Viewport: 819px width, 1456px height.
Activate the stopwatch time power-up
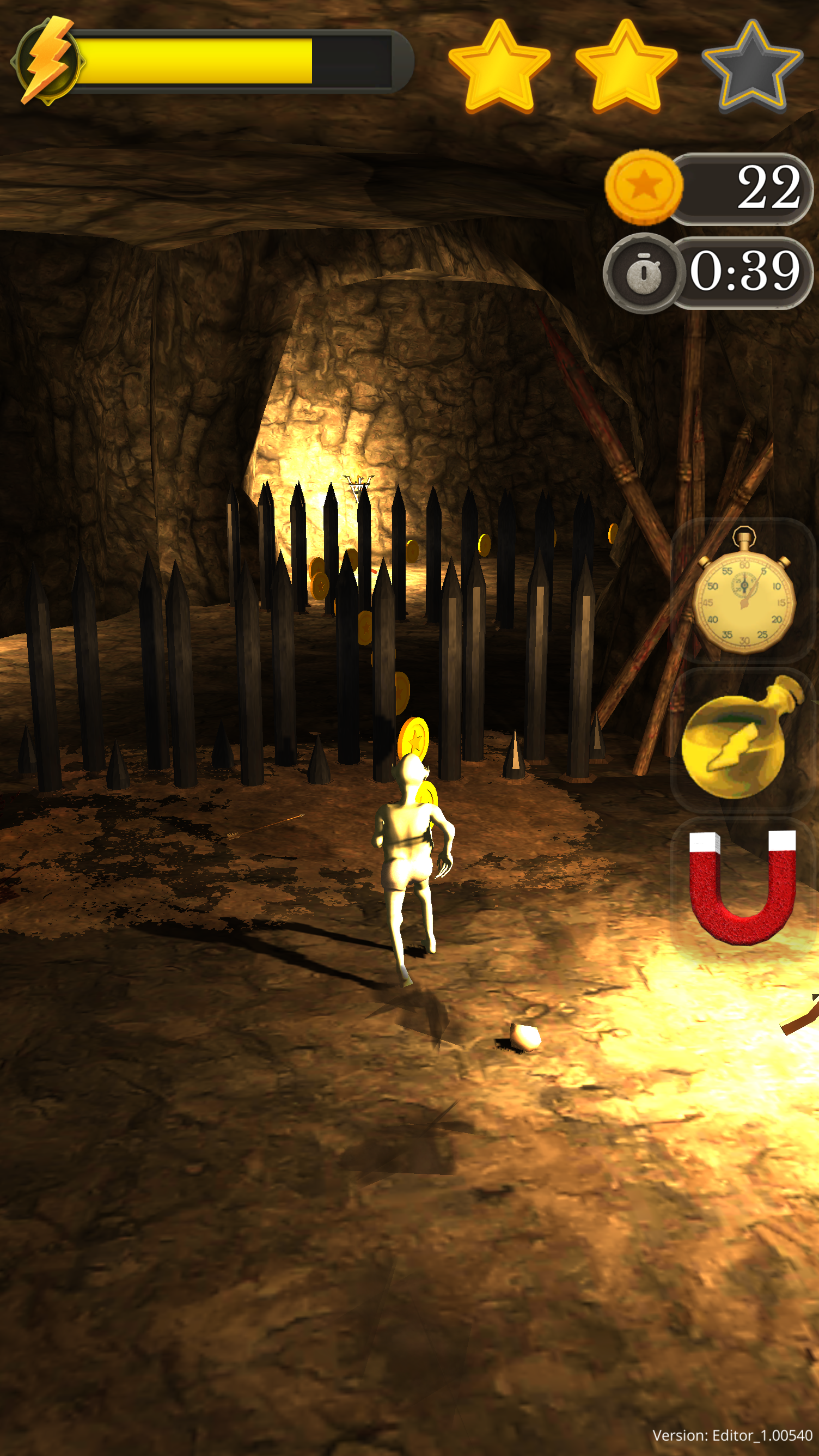(743, 591)
